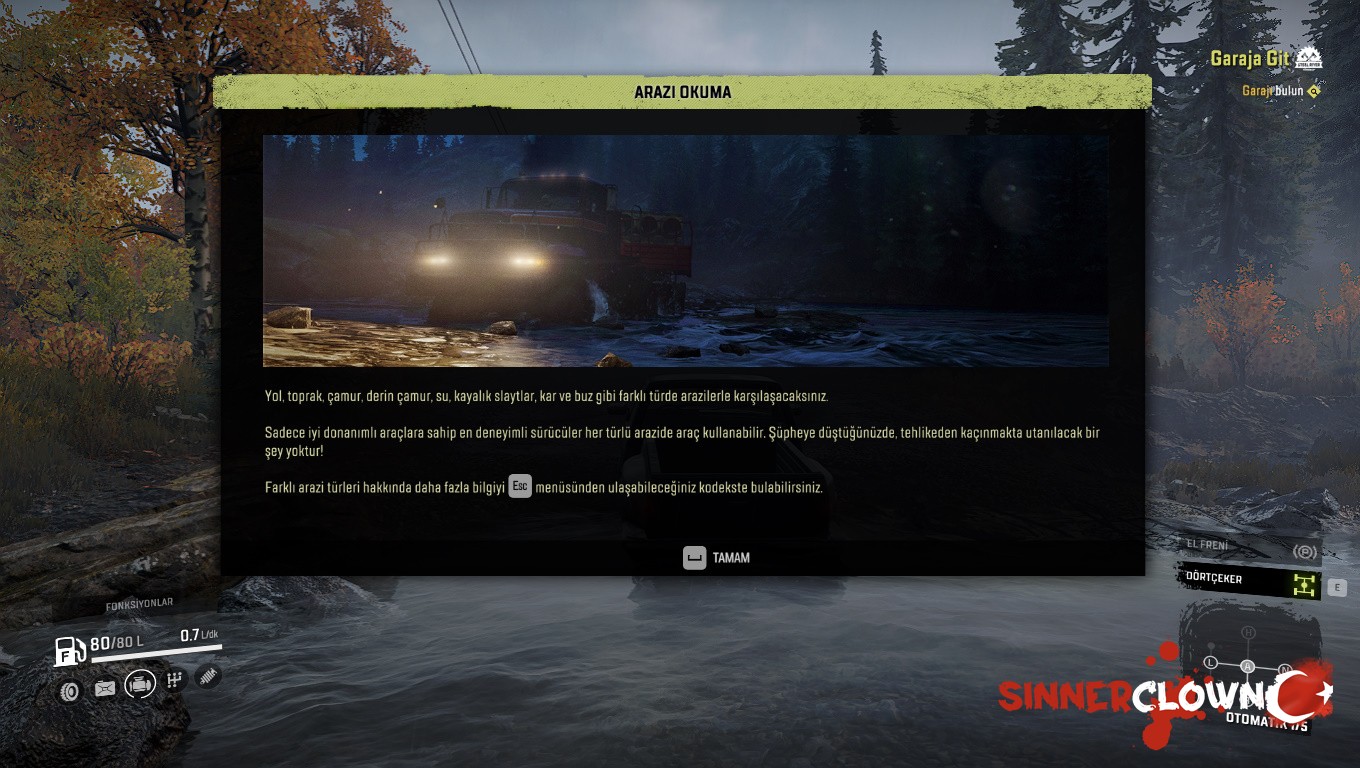The width and height of the screenshot is (1360, 768).
Task: Open the Fonksiyonlar functions label
Action: click(x=139, y=604)
